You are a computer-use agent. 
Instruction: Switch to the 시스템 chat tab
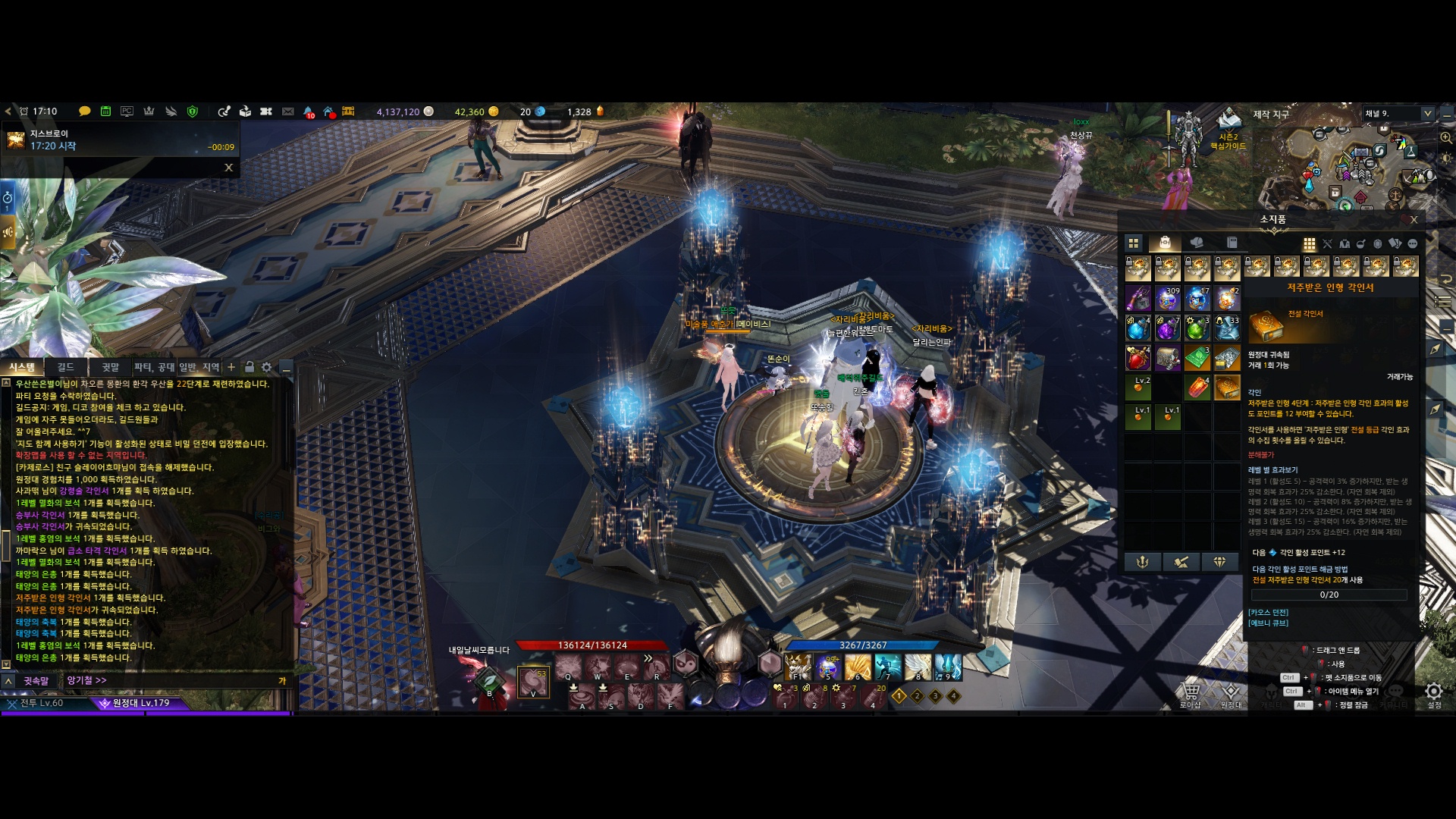(22, 367)
